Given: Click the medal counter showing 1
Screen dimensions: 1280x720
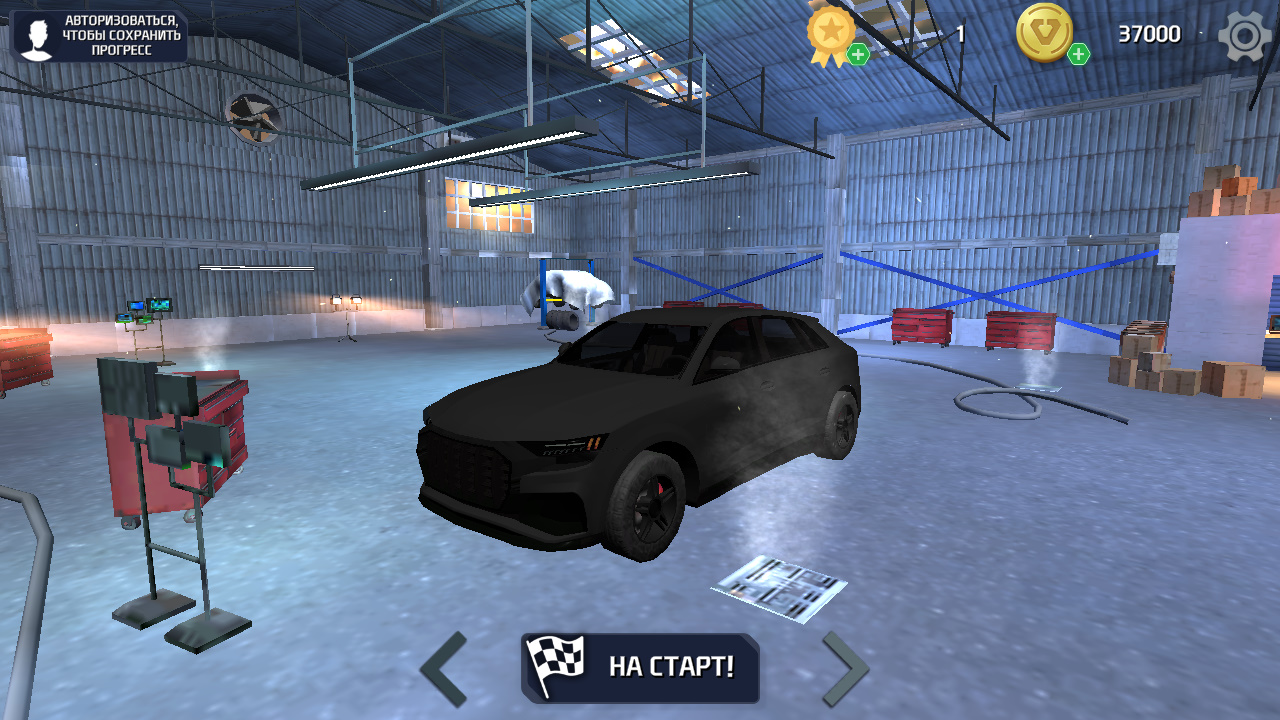Looking at the screenshot, I should (x=960, y=34).
